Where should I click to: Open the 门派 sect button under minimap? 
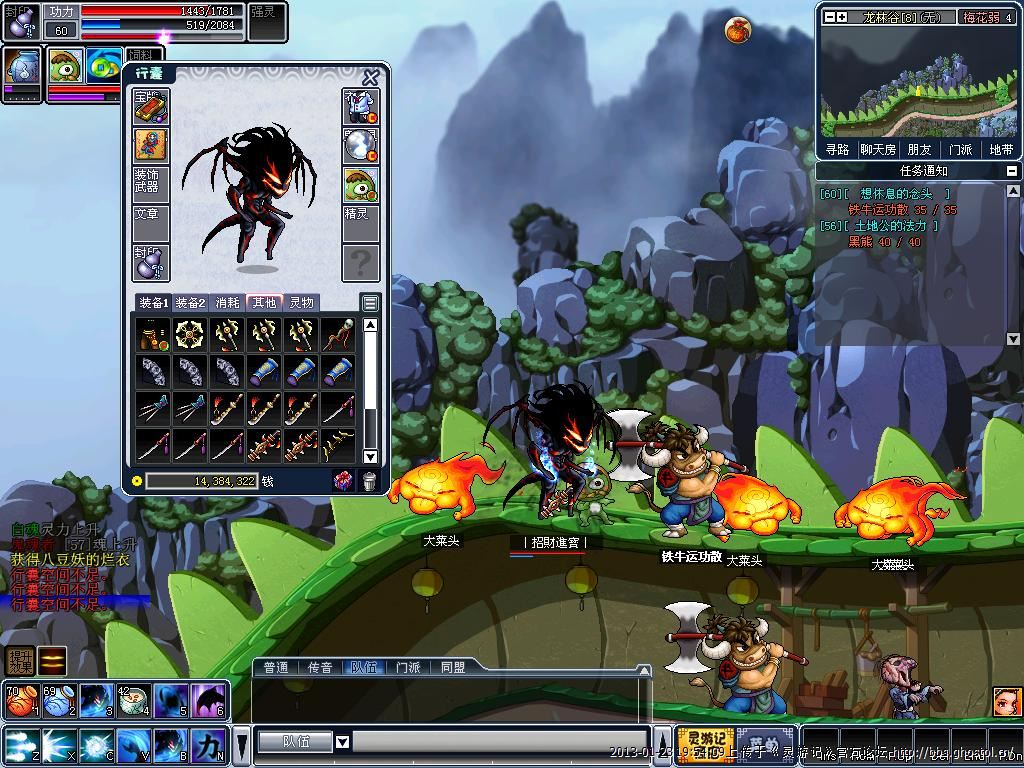[960, 149]
